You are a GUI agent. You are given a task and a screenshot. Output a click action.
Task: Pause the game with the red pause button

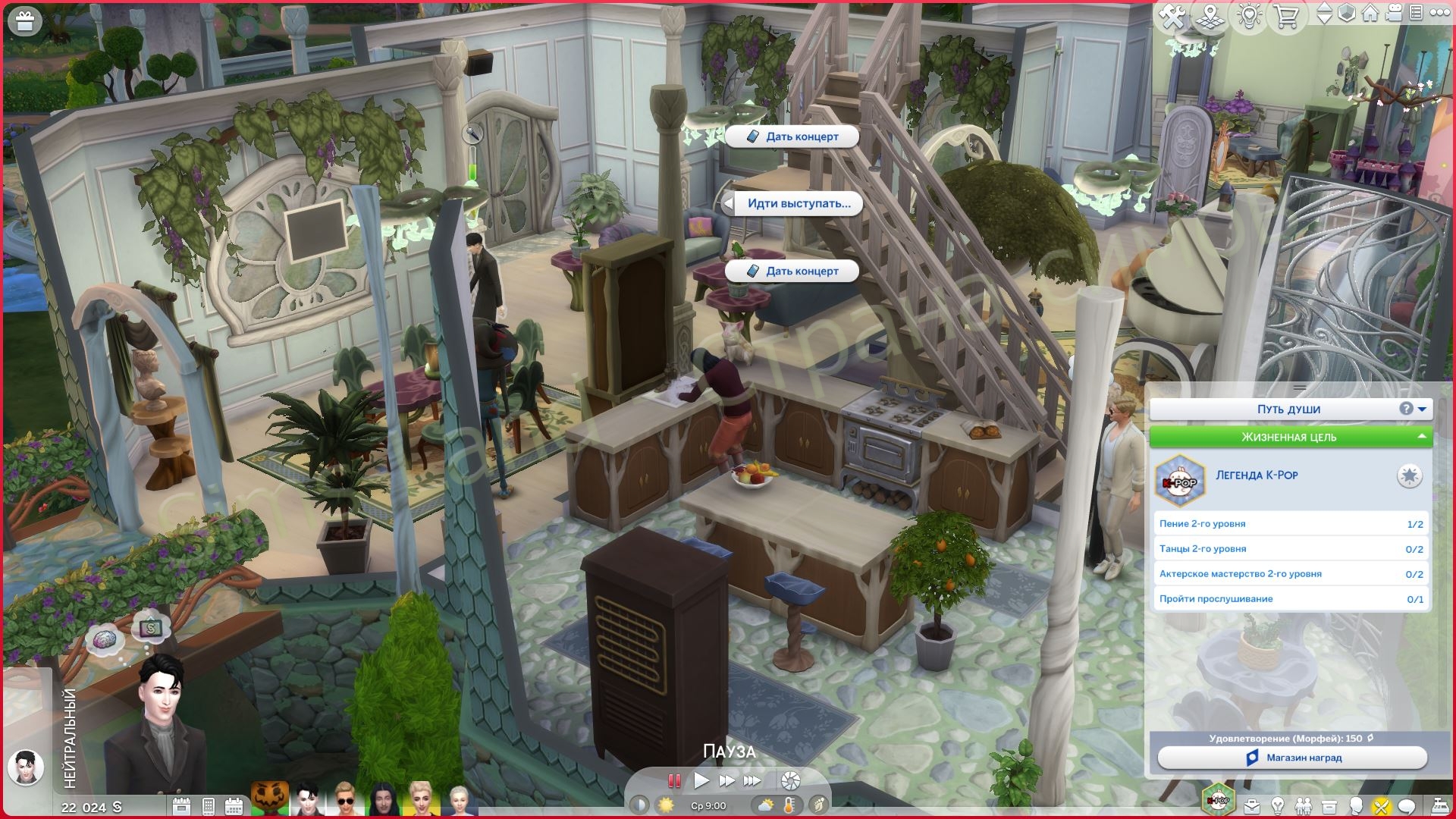tap(673, 780)
